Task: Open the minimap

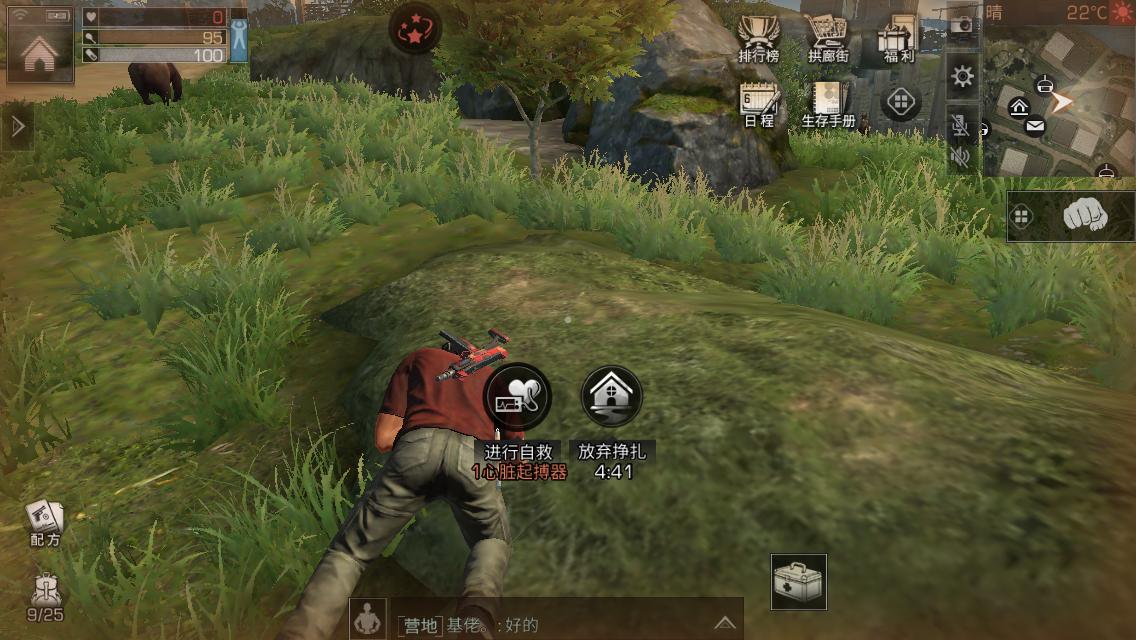Action: click(x=1062, y=100)
